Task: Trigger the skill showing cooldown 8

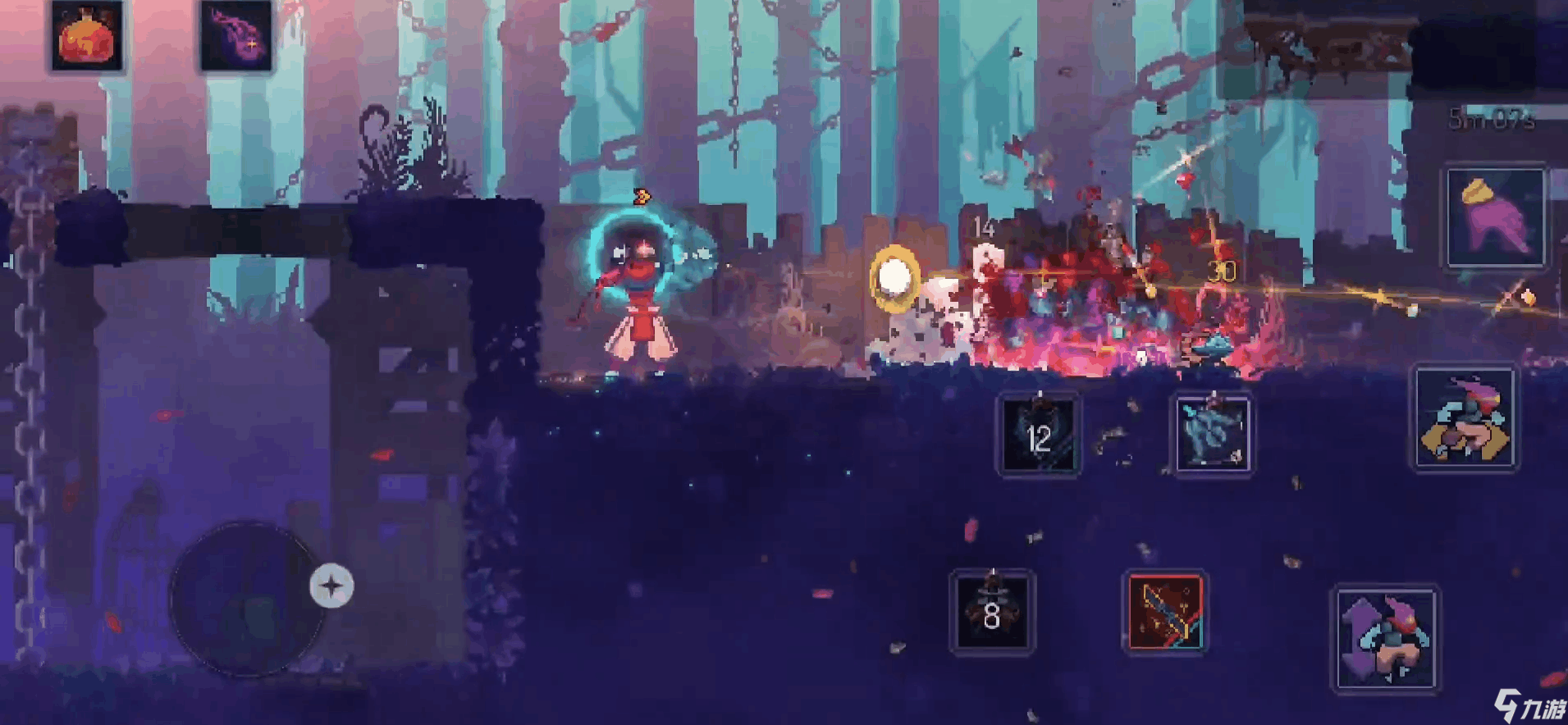Action: coord(992,612)
